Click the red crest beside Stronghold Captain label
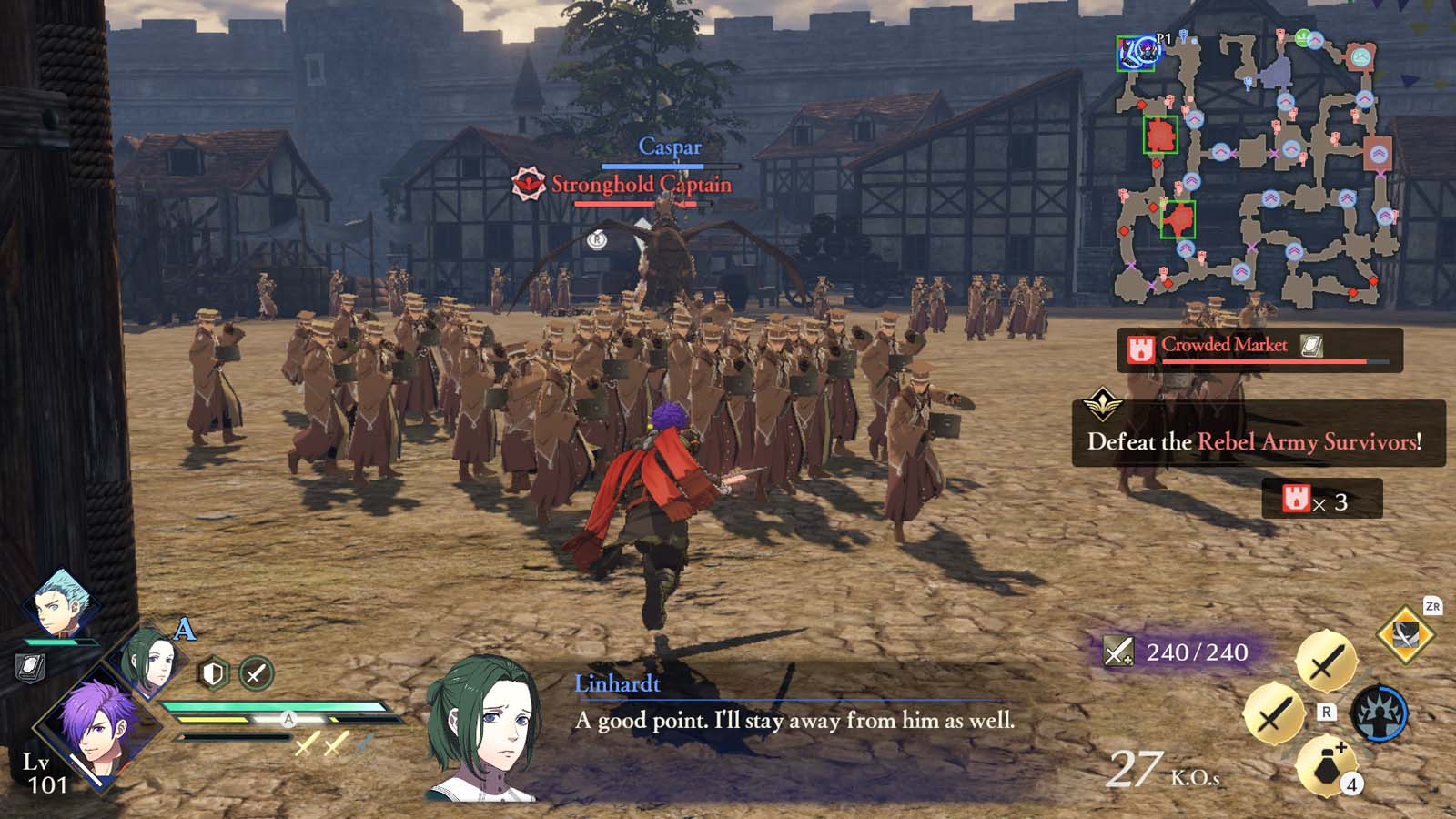The image size is (1456, 819). click(x=526, y=181)
